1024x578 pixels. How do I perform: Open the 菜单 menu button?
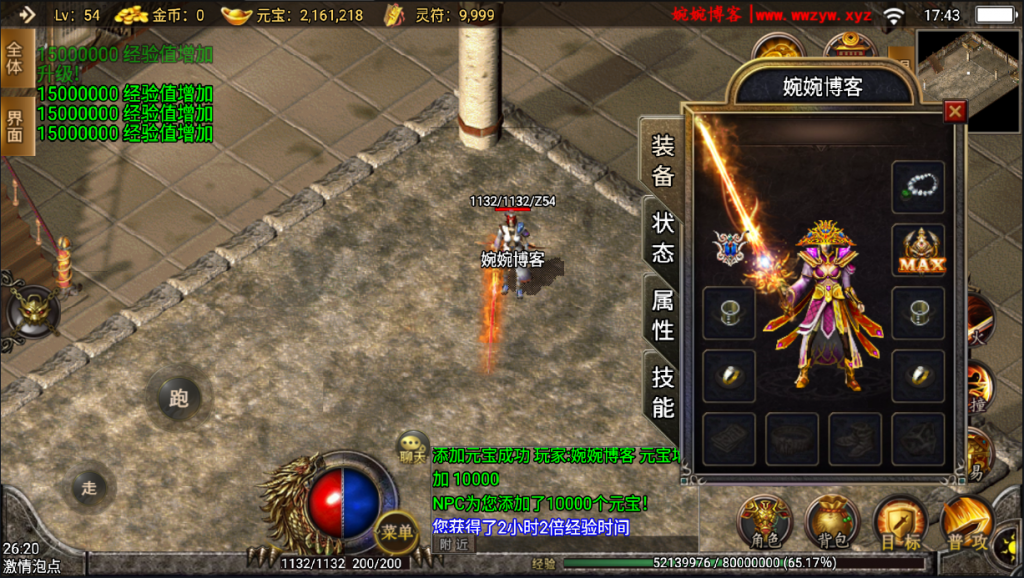coord(397,533)
